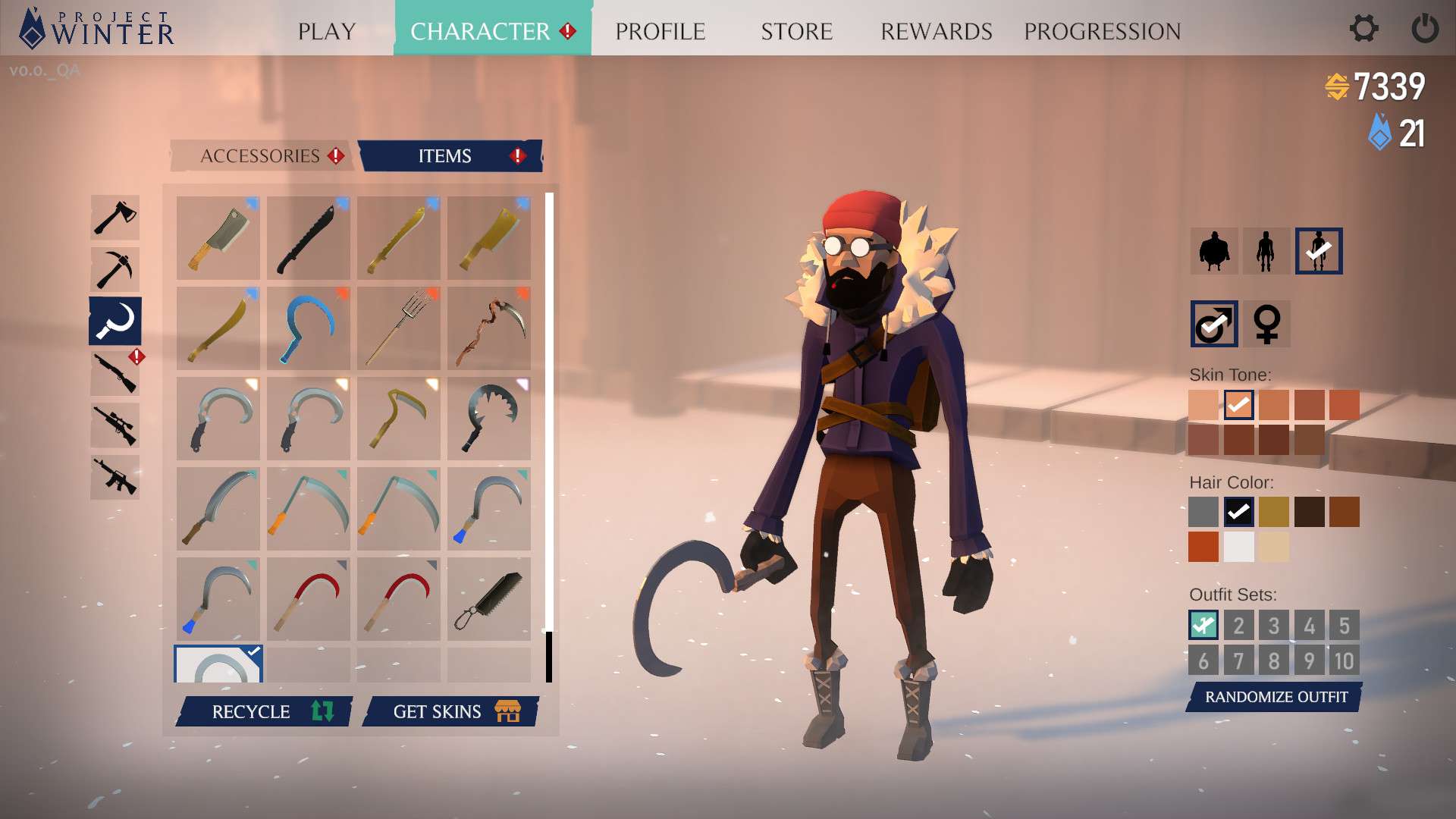Screen dimensions: 1456x819
Task: Go to the STORE tab
Action: 796,31
